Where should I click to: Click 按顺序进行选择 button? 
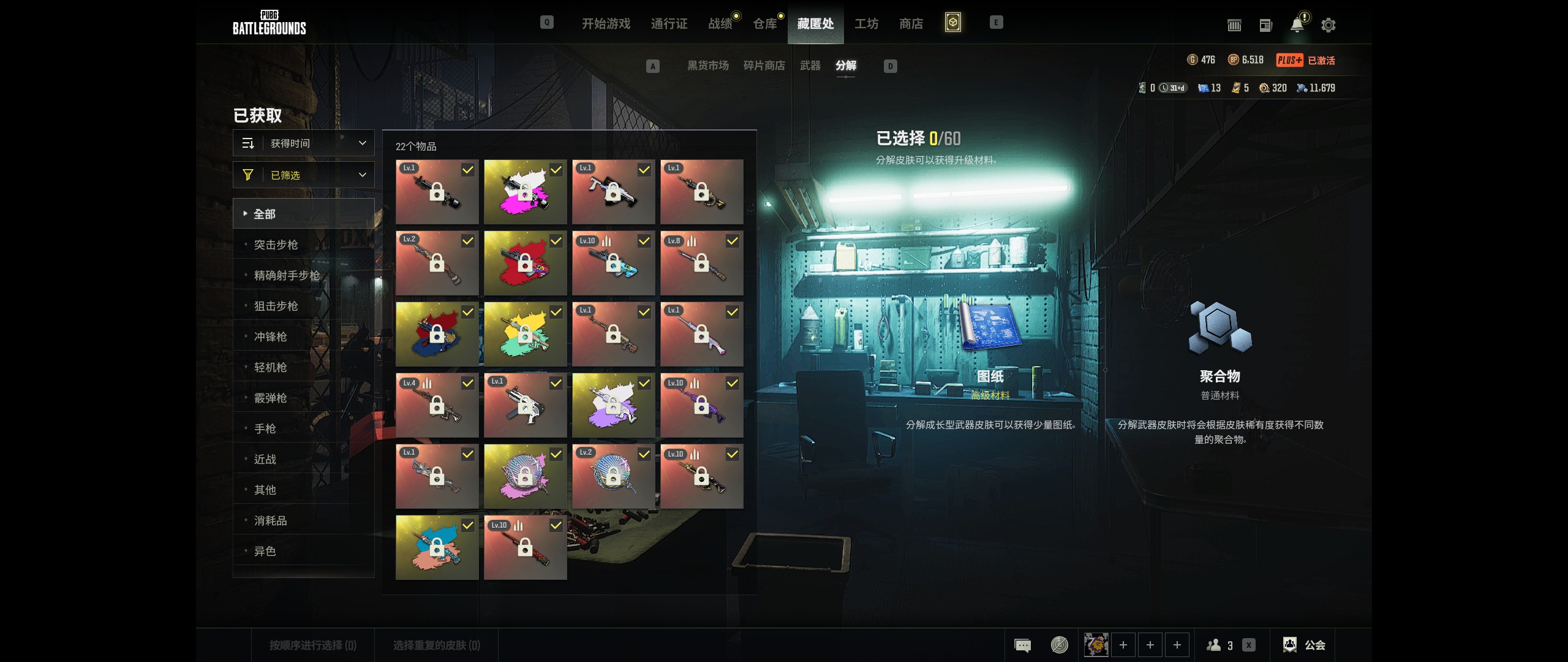tap(313, 645)
